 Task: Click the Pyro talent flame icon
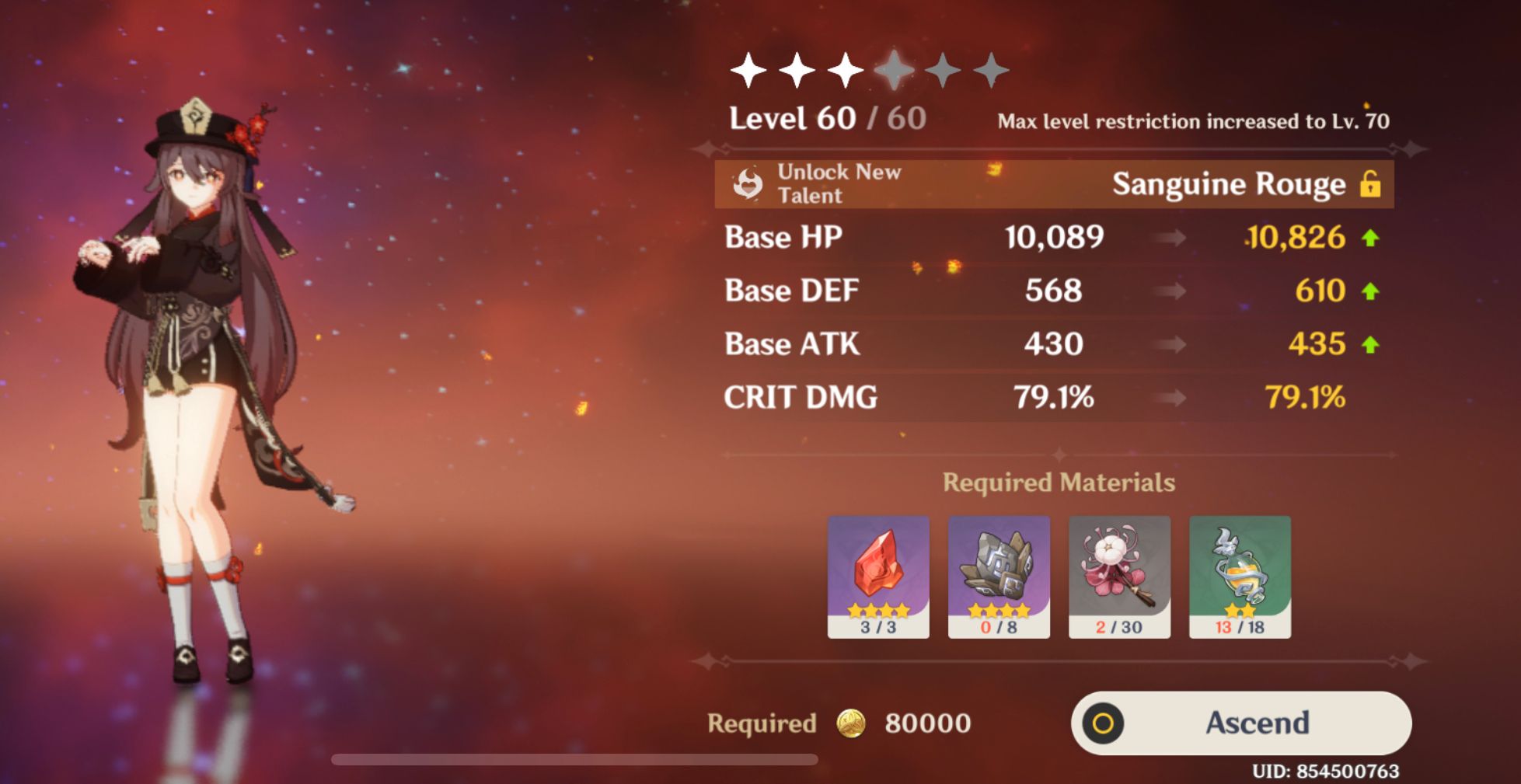click(748, 185)
